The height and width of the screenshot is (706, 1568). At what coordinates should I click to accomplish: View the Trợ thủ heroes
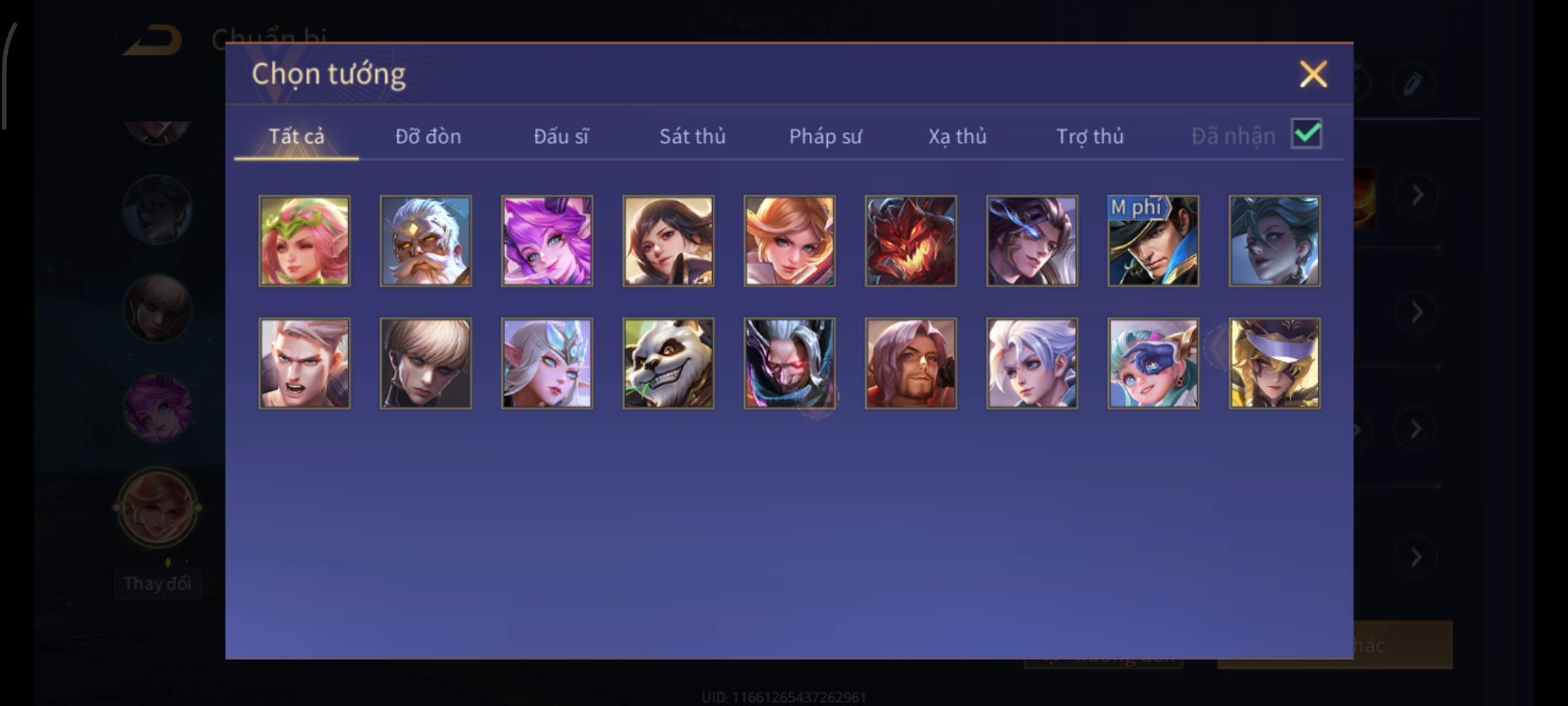click(x=1090, y=136)
